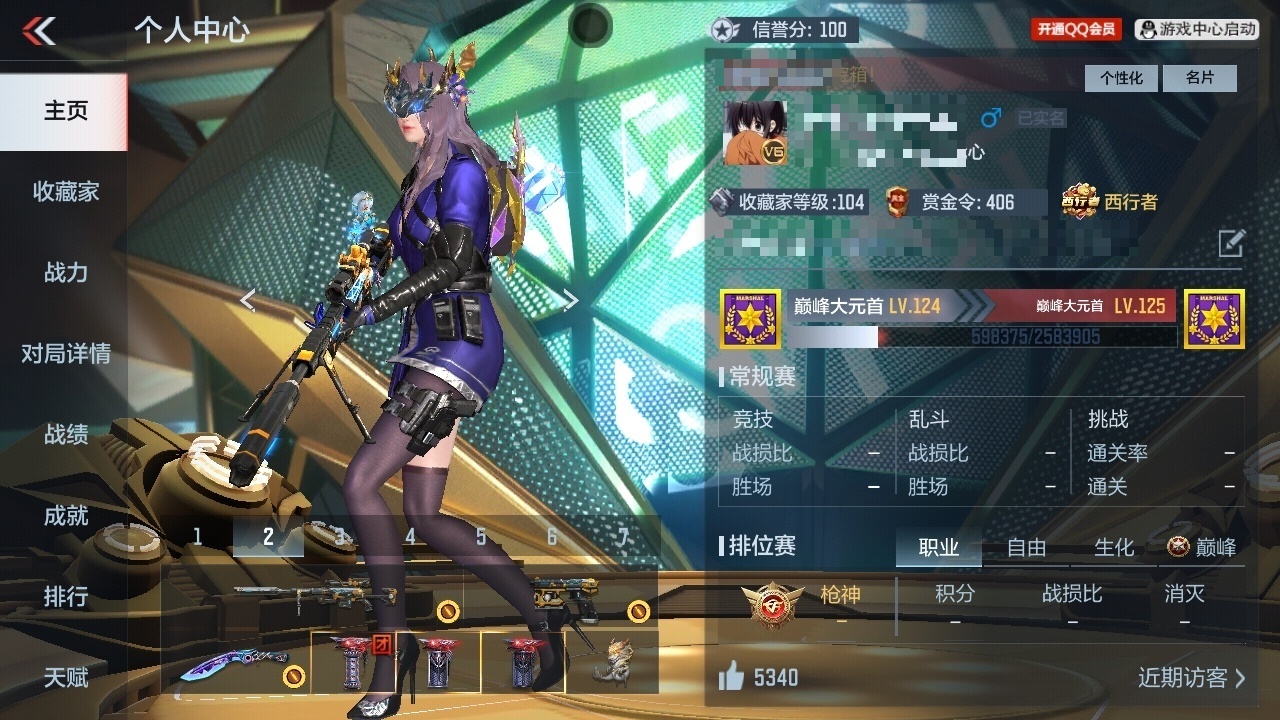This screenshot has width=1280, height=720.
Task: Go back with the top-left arrow
Action: 39,31
